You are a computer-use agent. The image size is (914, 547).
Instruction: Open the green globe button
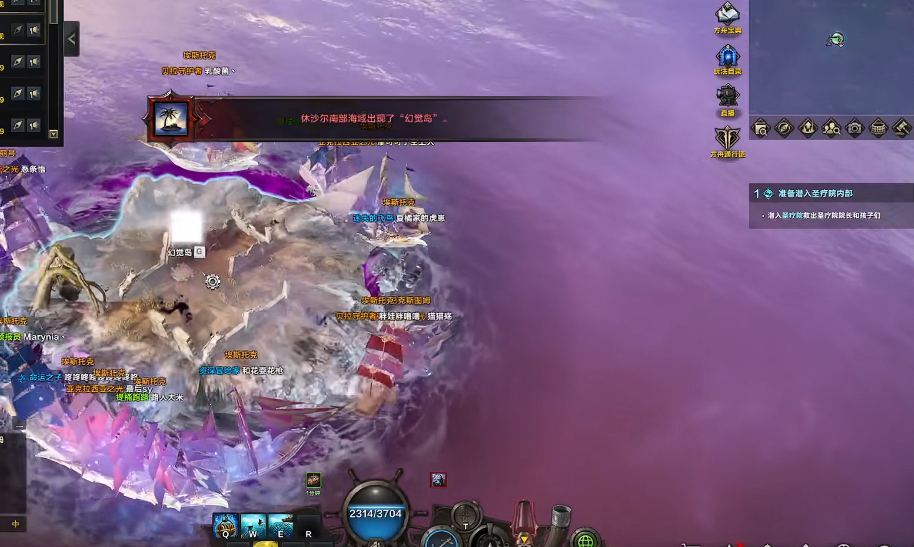(x=586, y=540)
